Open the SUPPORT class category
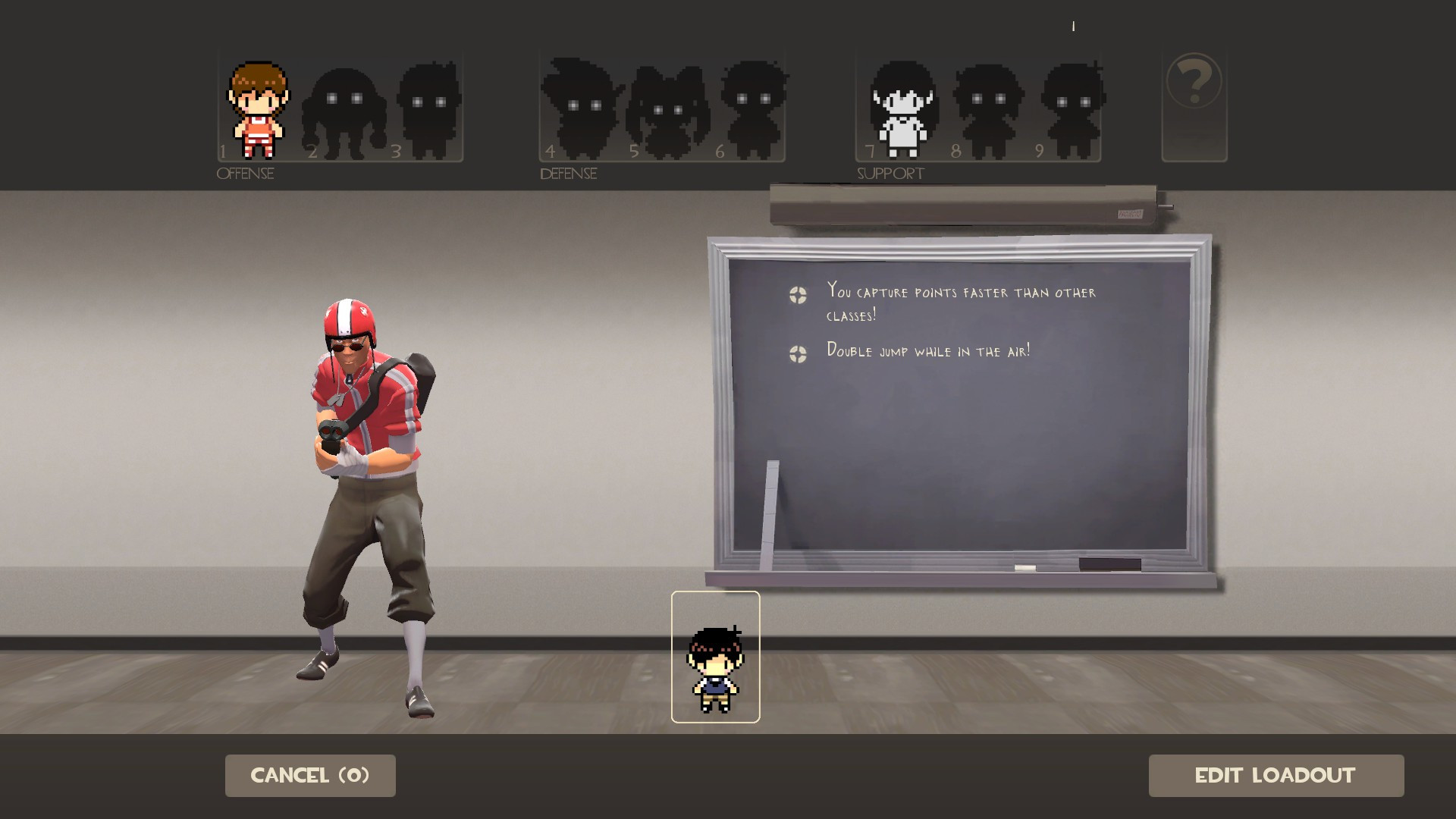The width and height of the screenshot is (1456, 819). (890, 173)
